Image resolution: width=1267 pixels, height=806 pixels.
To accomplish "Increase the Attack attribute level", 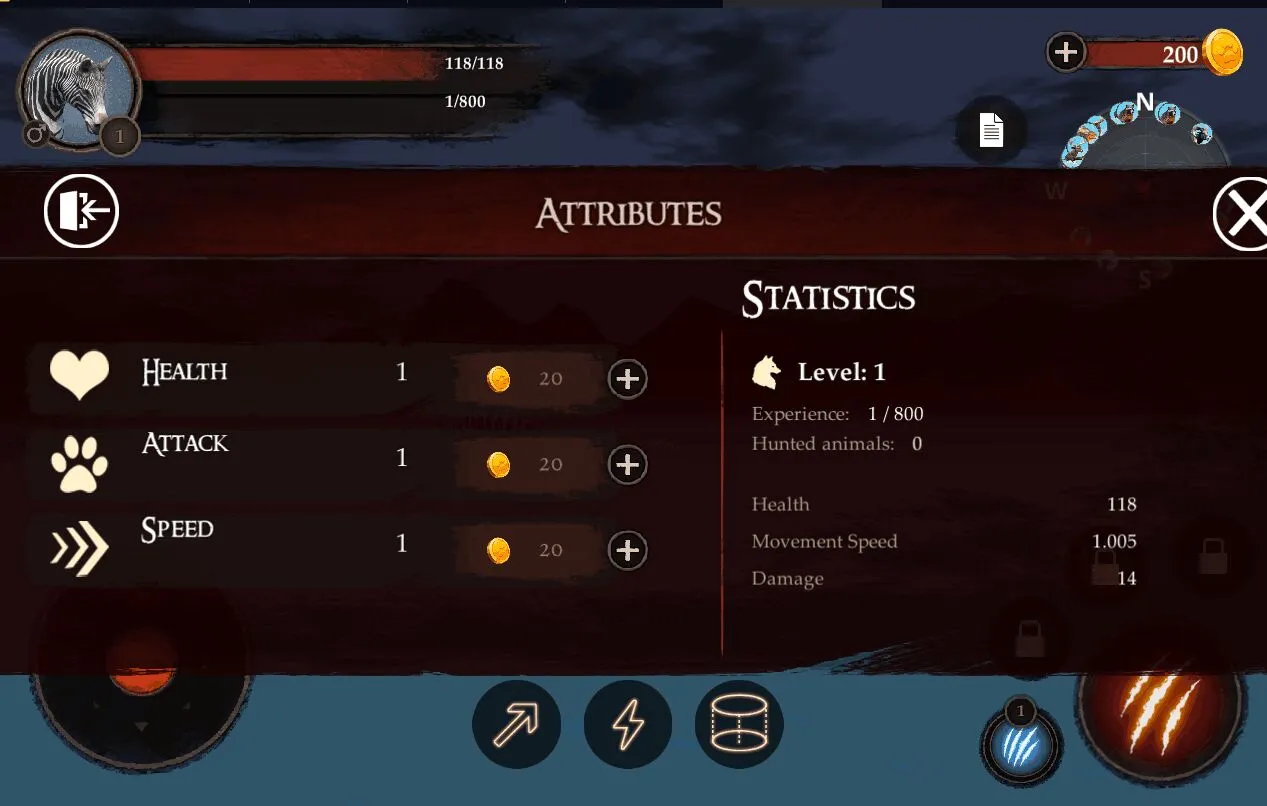I will [628, 465].
